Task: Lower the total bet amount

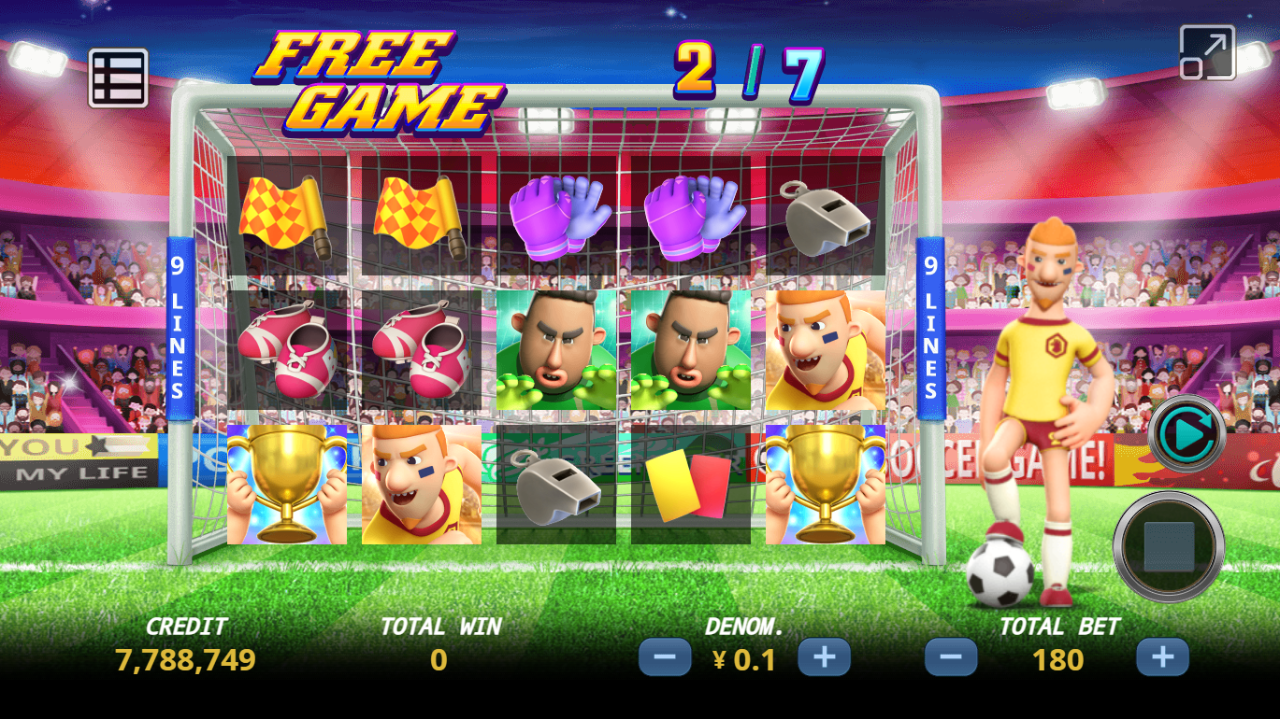Action: coord(951,658)
